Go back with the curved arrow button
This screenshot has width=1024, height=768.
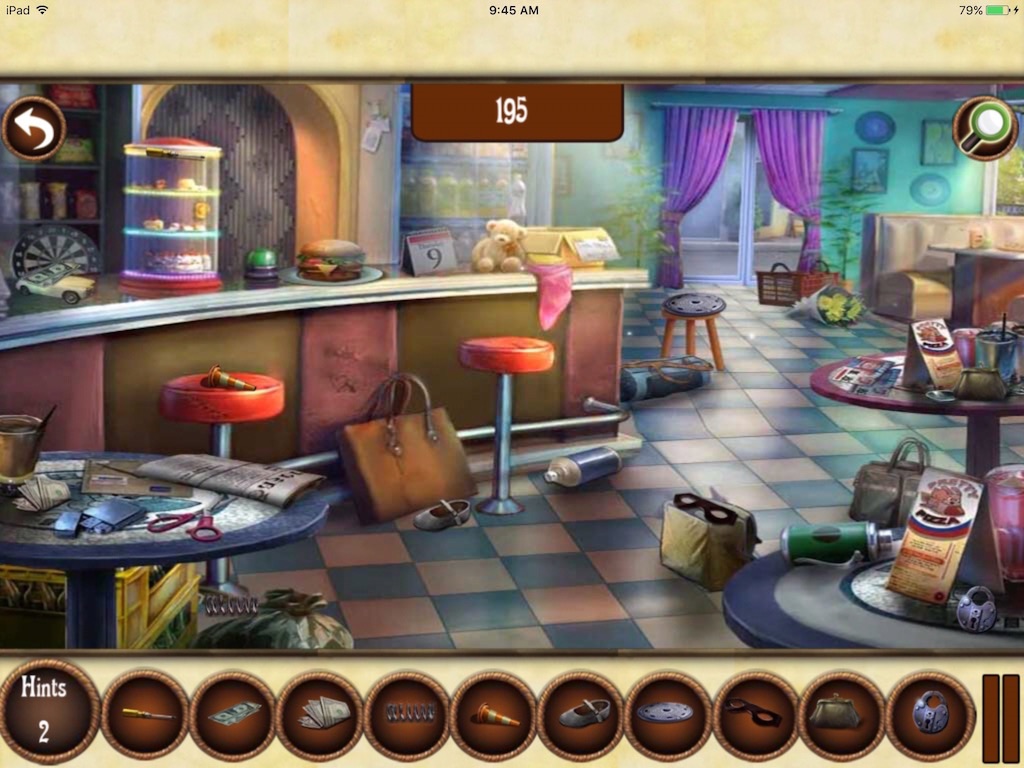33,129
